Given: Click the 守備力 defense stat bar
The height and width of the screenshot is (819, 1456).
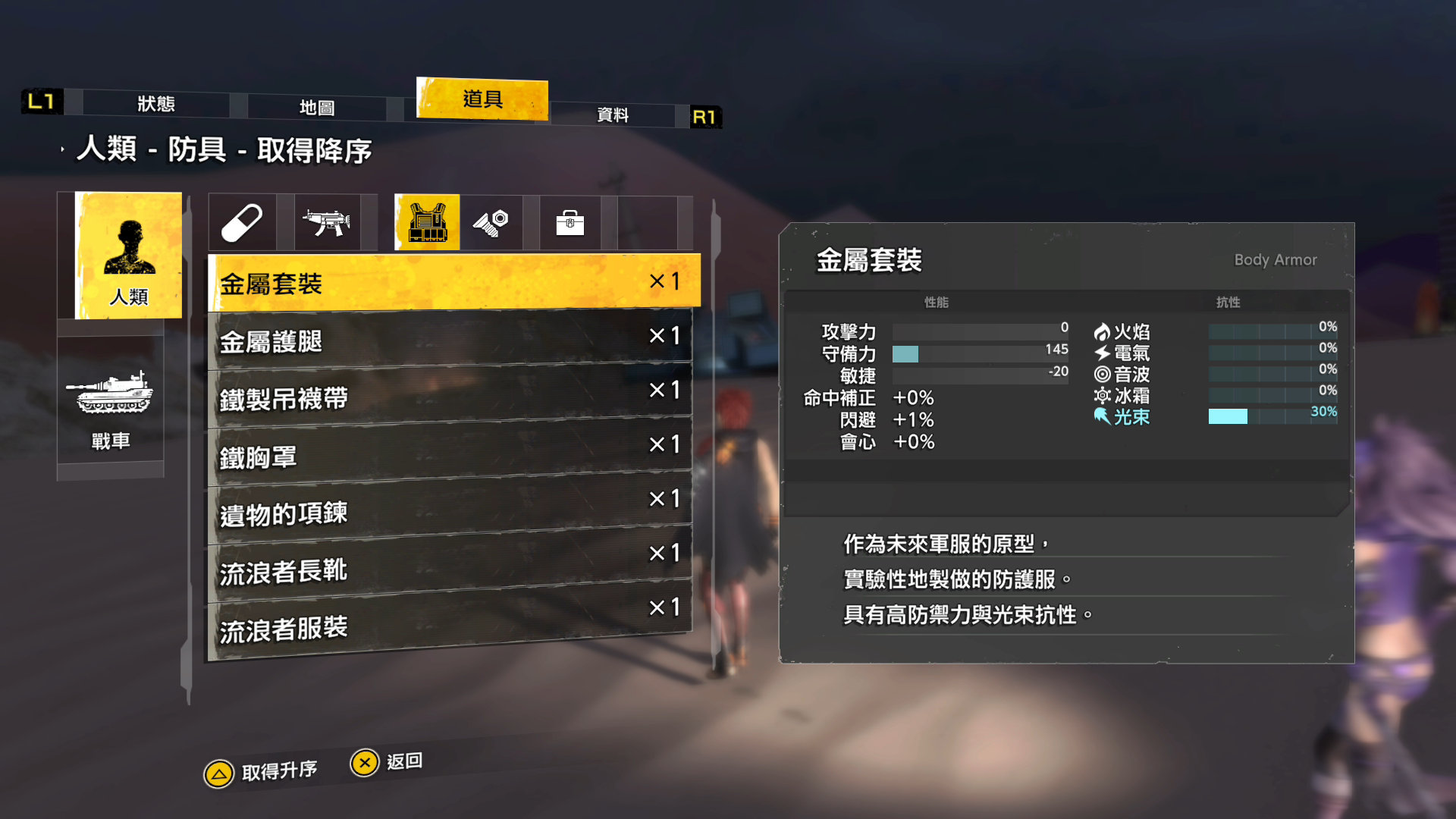Looking at the screenshot, I should click(978, 353).
